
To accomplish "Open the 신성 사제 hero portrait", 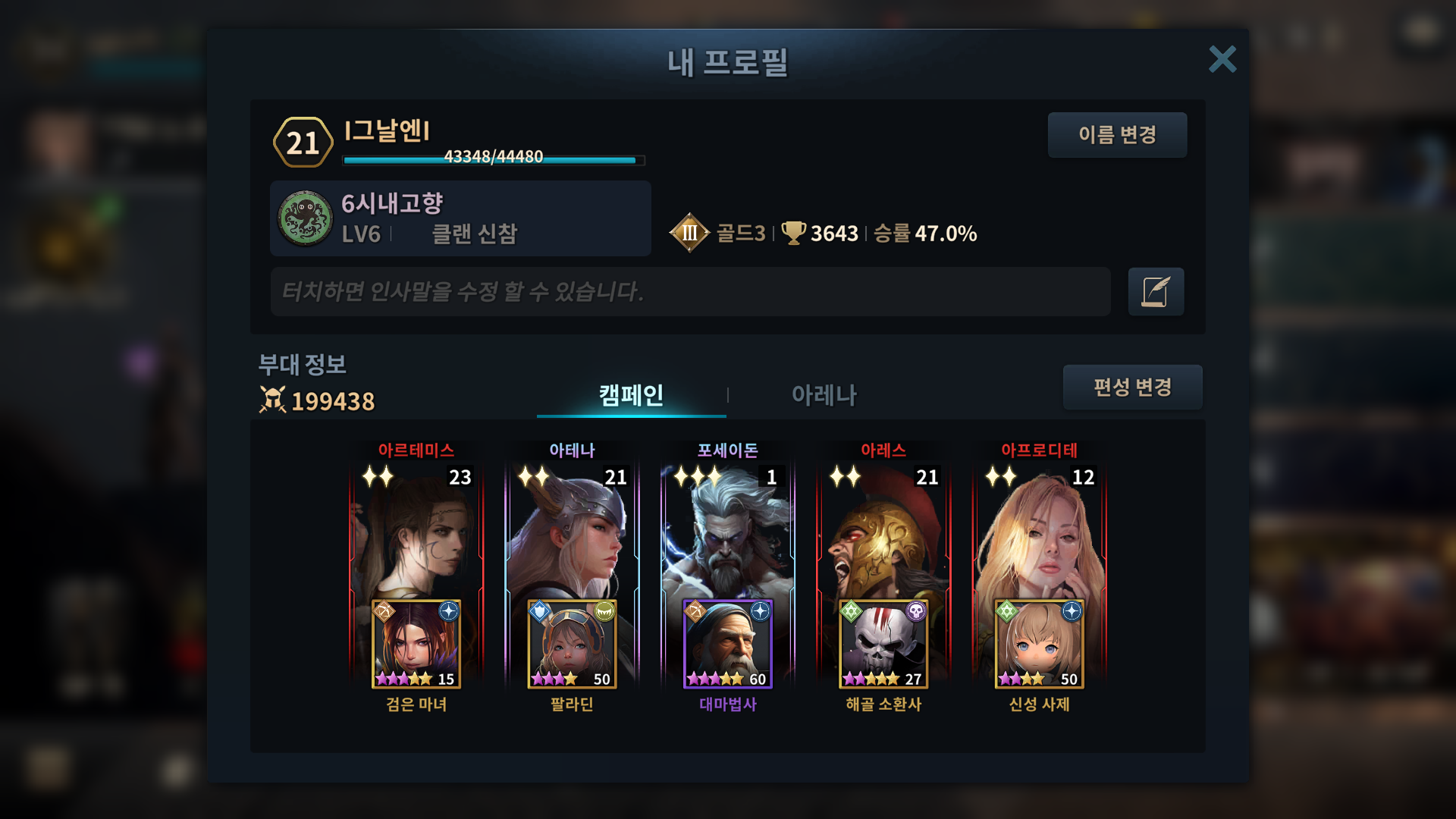I will click(1039, 645).
